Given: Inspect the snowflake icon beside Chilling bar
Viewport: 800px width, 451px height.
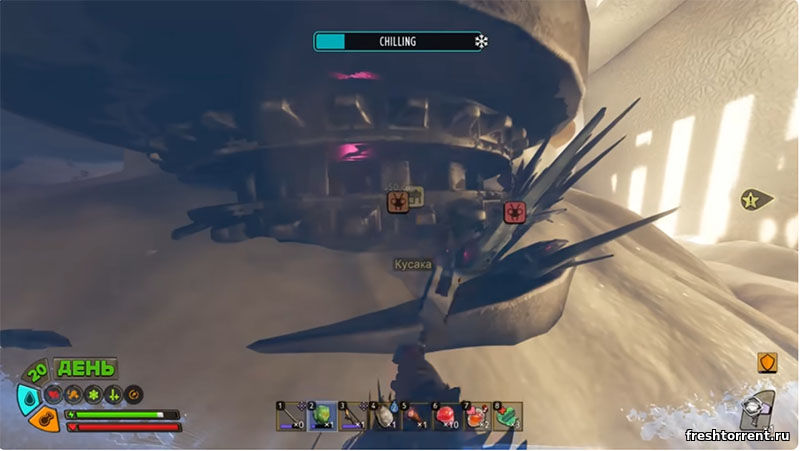Looking at the screenshot, I should 482,42.
